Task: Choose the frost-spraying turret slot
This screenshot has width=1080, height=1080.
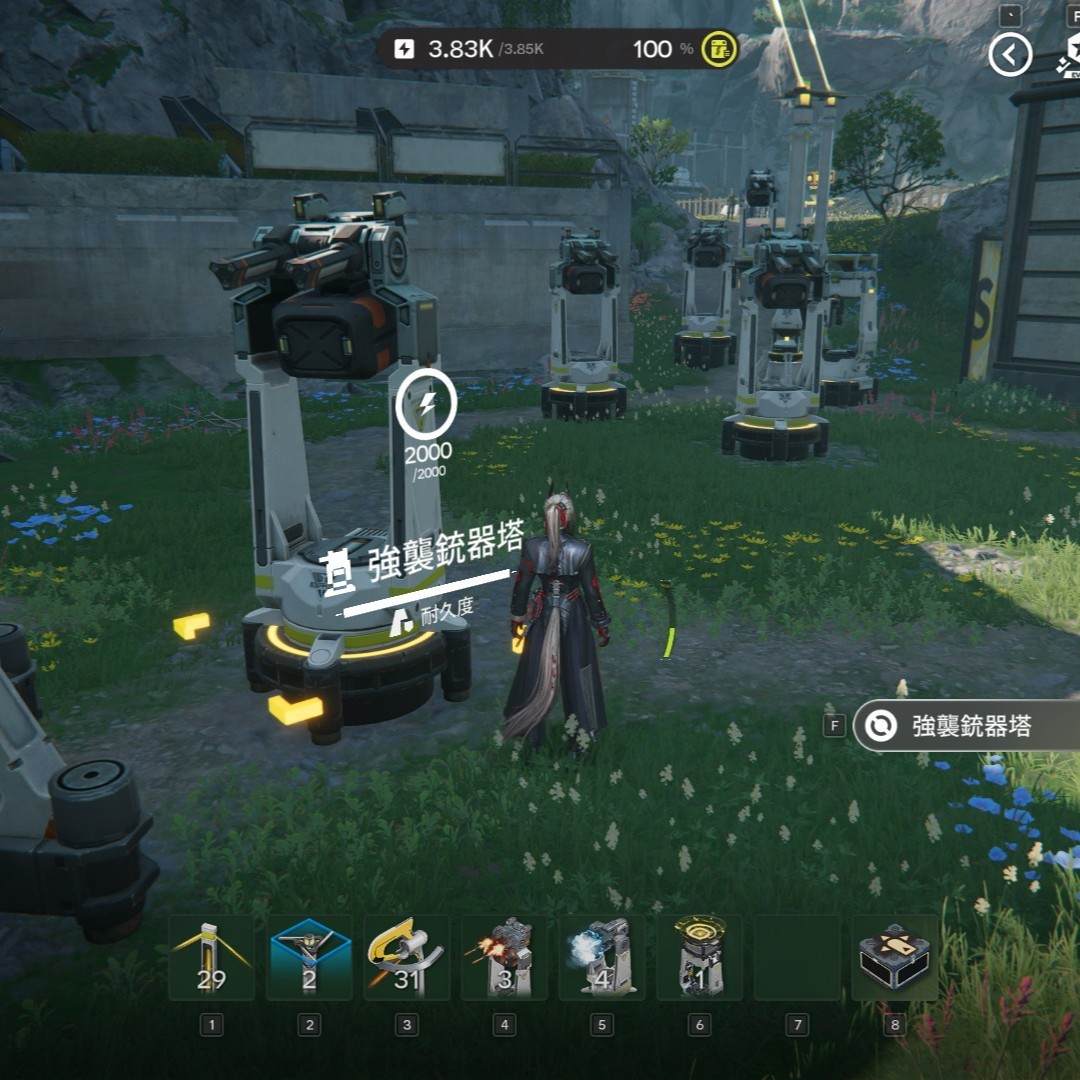Action: click(x=601, y=958)
